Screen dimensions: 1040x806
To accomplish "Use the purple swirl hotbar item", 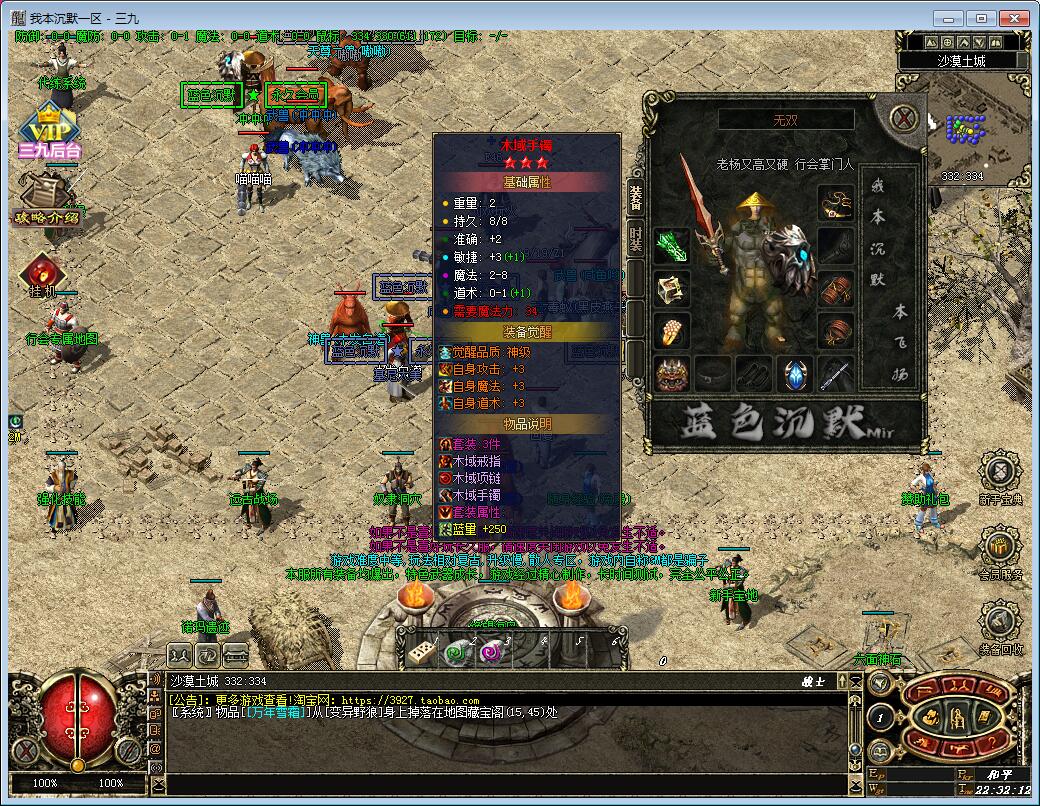I will point(491,652).
